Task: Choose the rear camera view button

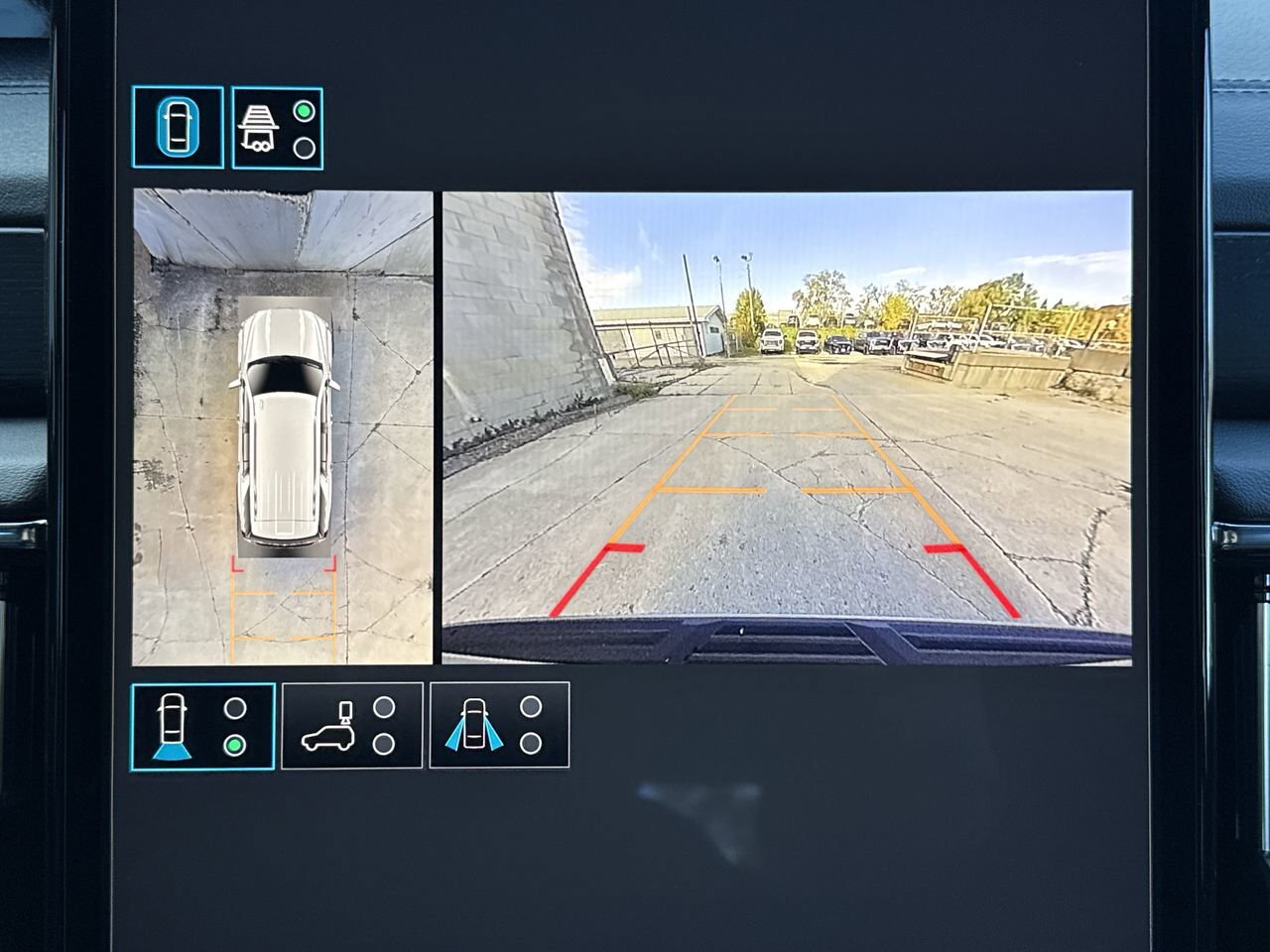Action: pyautogui.click(x=202, y=727)
